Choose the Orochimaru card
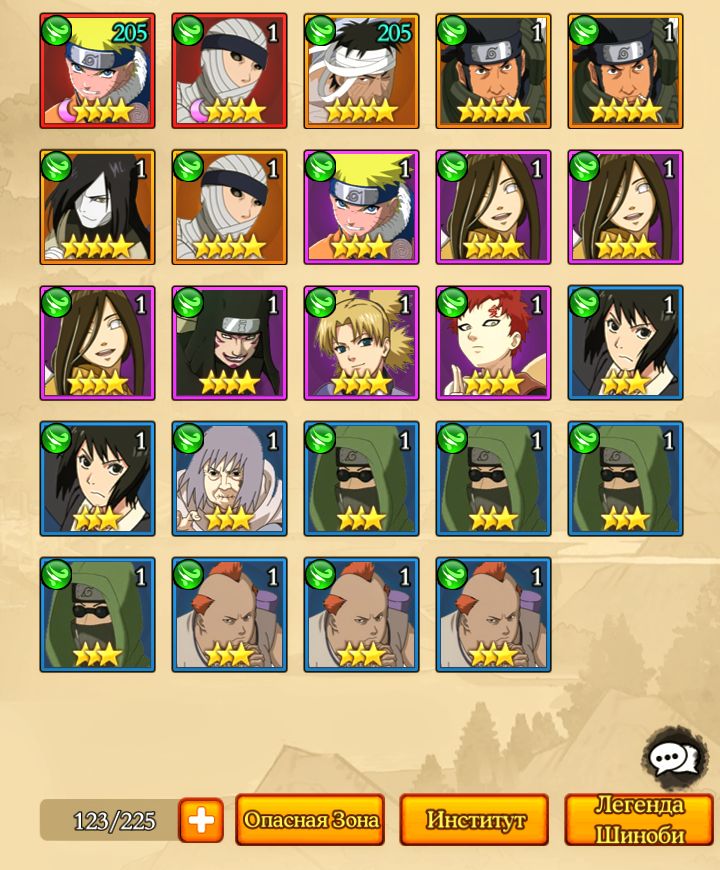The width and height of the screenshot is (720, 870). pos(97,207)
